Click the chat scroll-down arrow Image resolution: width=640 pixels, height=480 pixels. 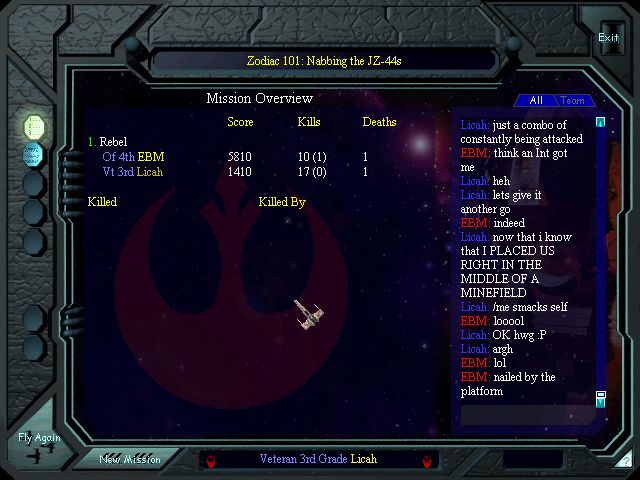[x=600, y=403]
